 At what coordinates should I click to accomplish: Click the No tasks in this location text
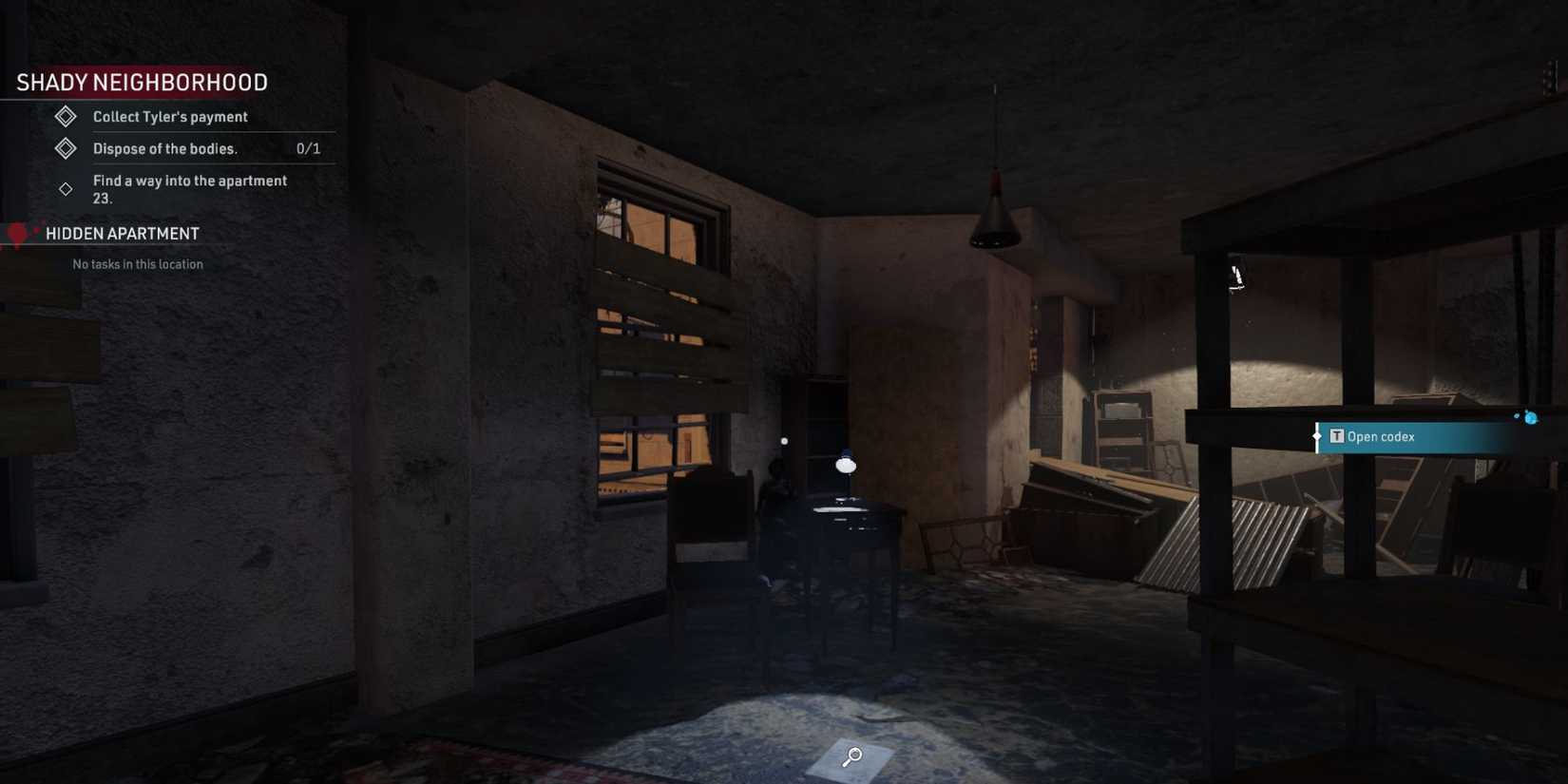[136, 264]
